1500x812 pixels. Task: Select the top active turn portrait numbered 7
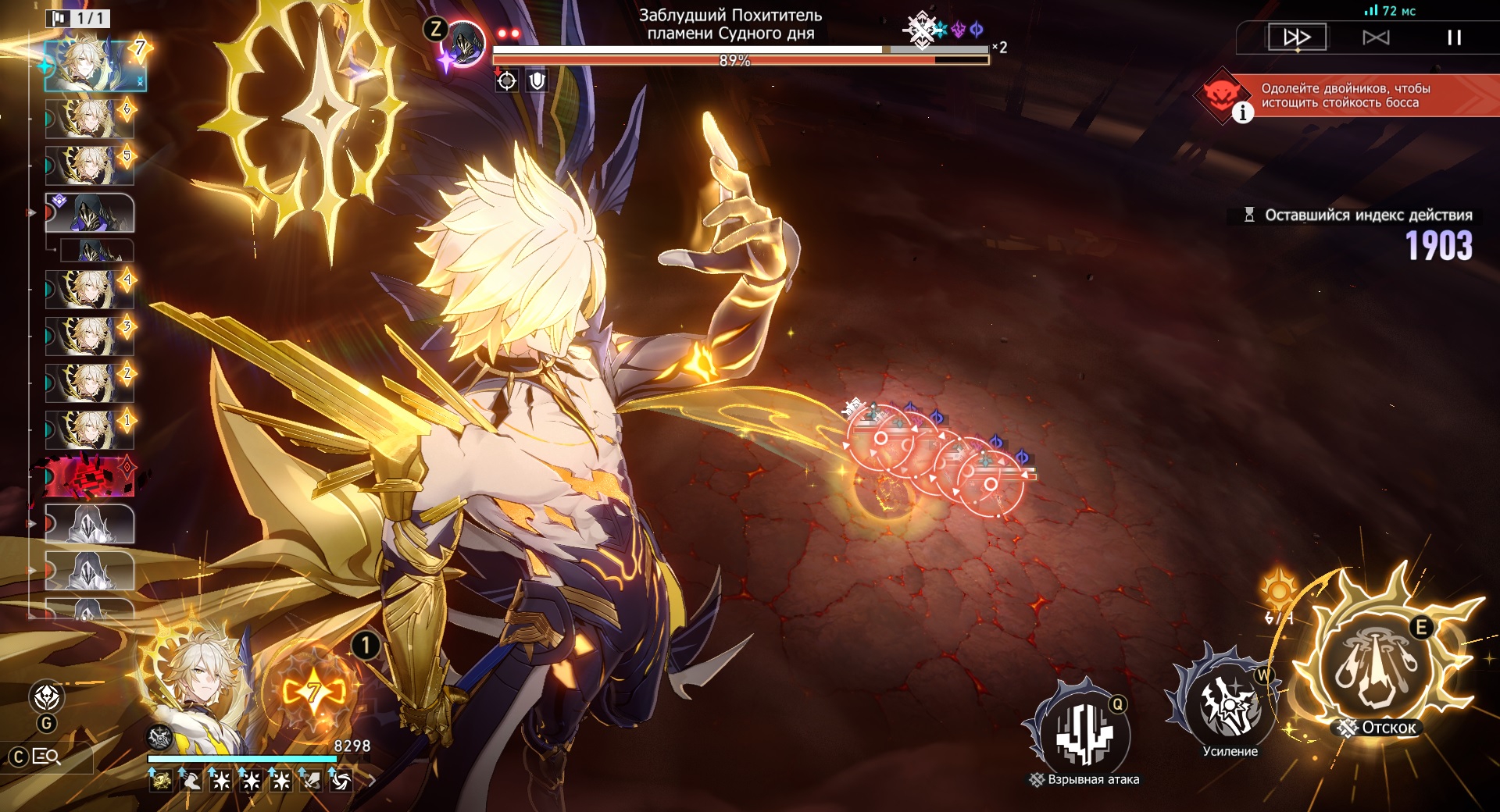(x=95, y=64)
